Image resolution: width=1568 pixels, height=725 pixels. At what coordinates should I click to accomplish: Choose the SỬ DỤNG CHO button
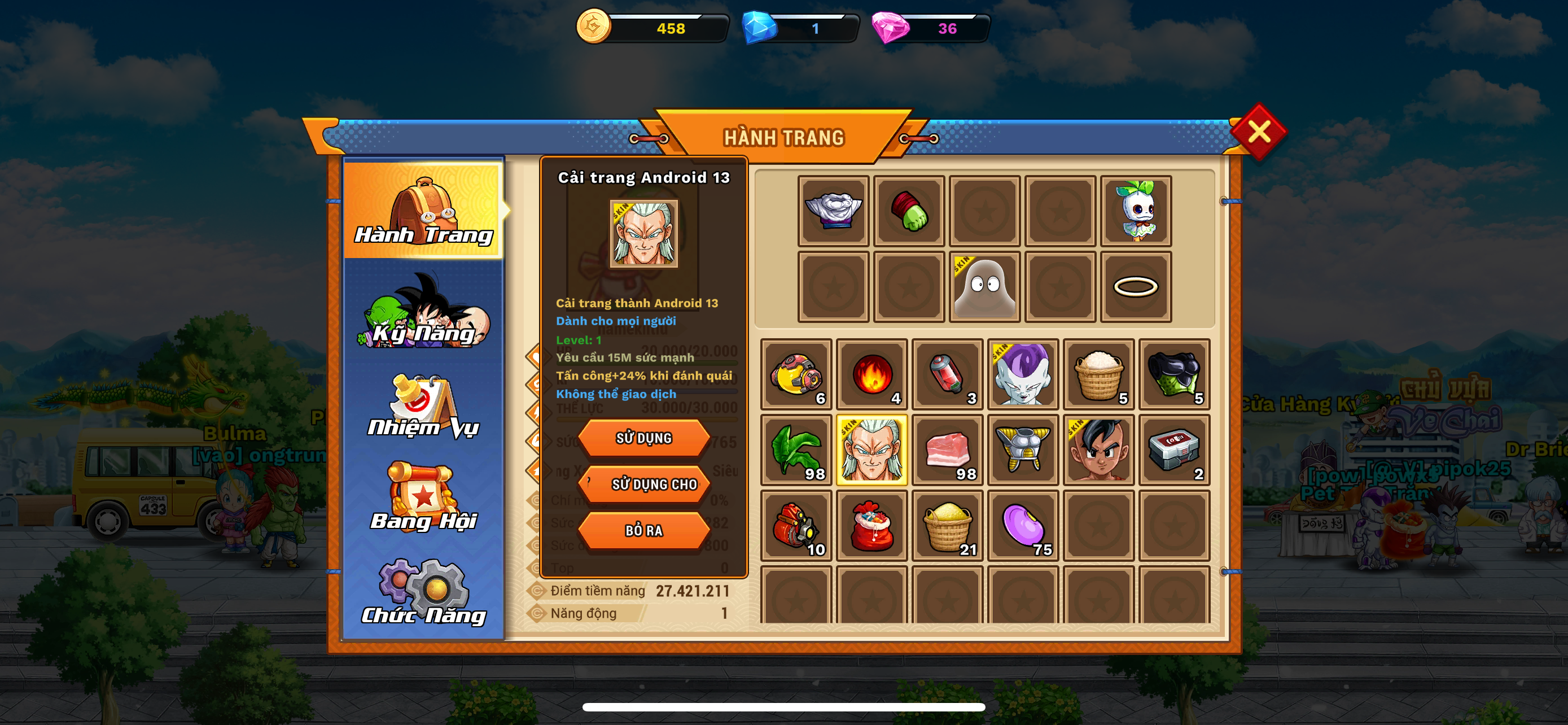pyautogui.click(x=643, y=484)
